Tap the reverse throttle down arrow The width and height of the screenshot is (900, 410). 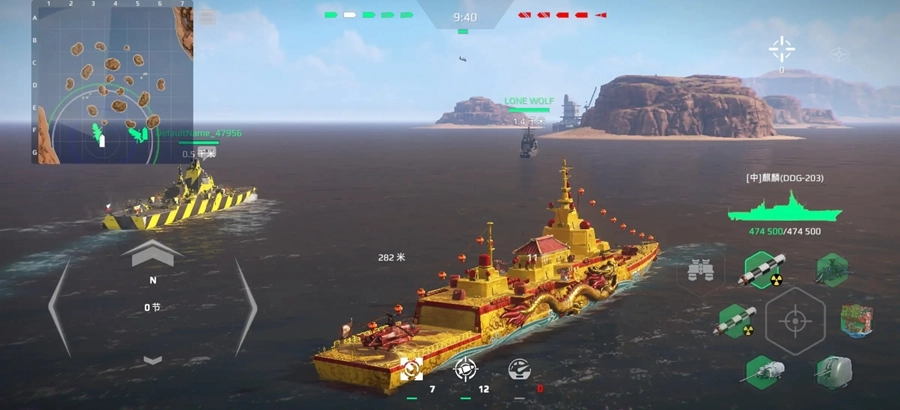[152, 359]
